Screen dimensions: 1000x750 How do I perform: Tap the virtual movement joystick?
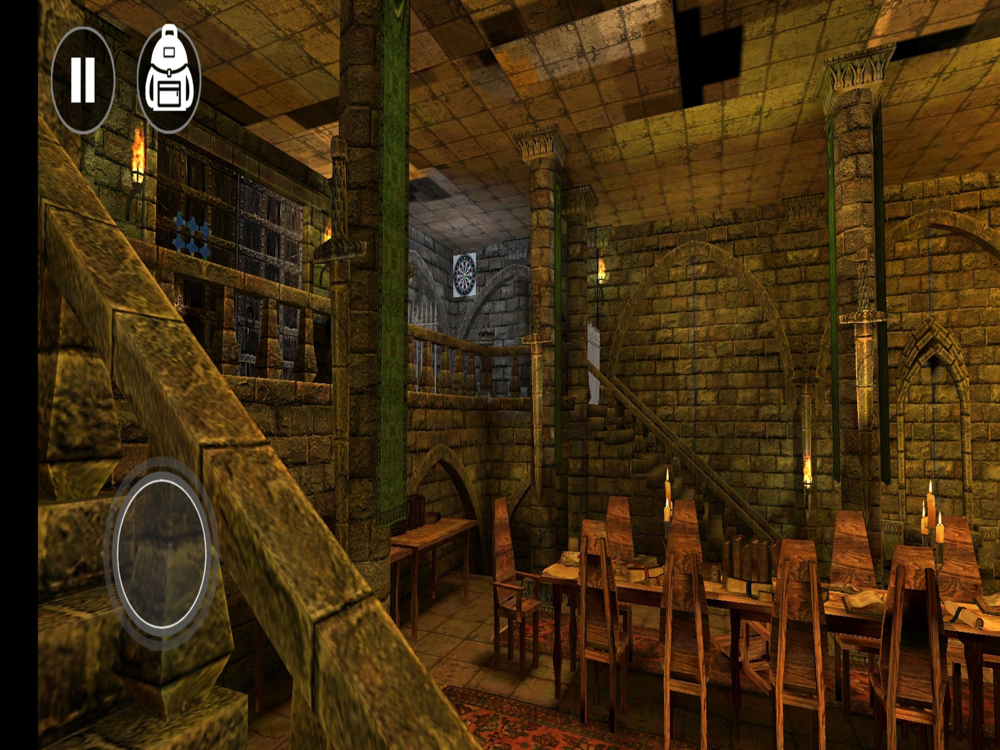pos(162,551)
